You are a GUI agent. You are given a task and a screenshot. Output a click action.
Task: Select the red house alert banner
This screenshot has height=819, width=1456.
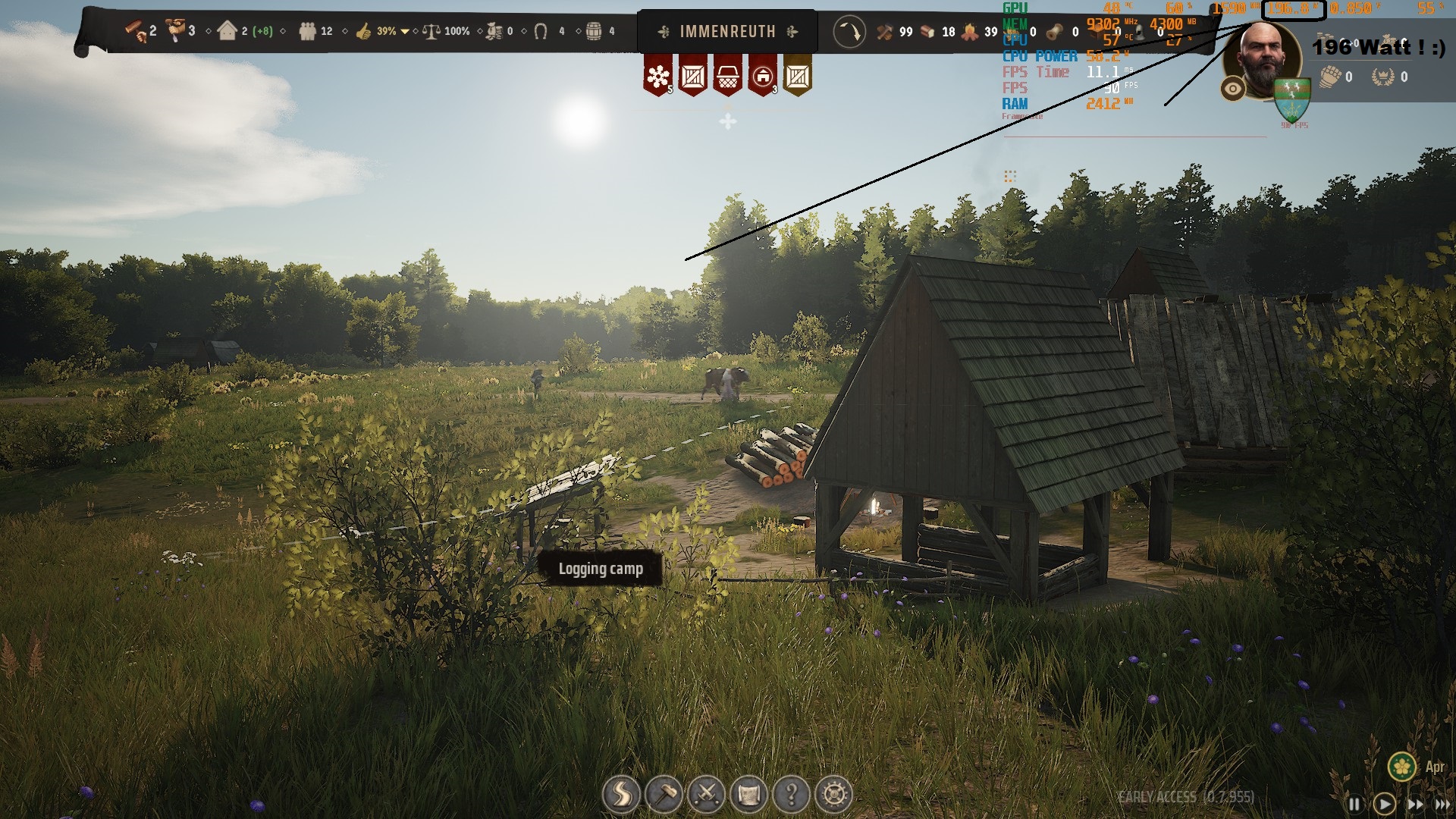point(762,76)
